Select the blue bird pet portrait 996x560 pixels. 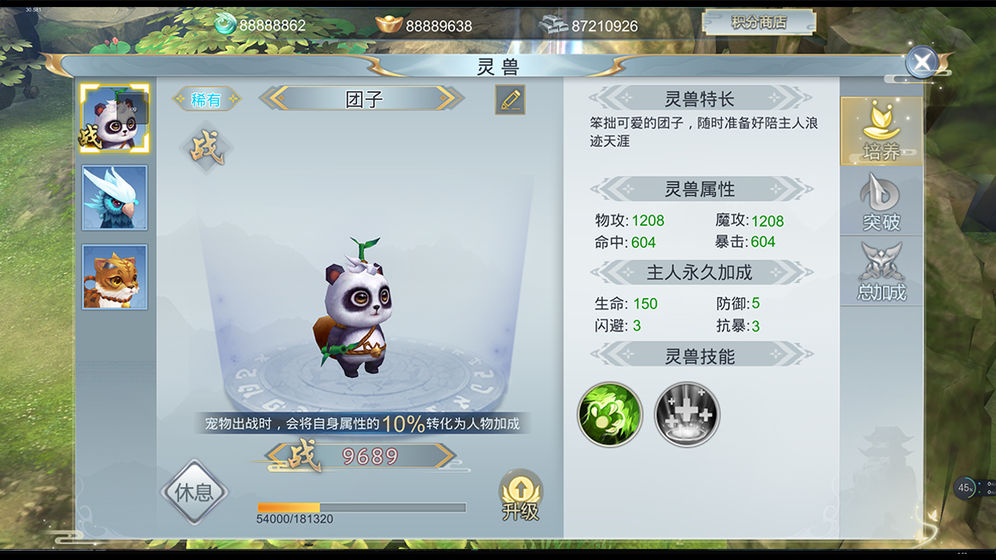point(115,198)
